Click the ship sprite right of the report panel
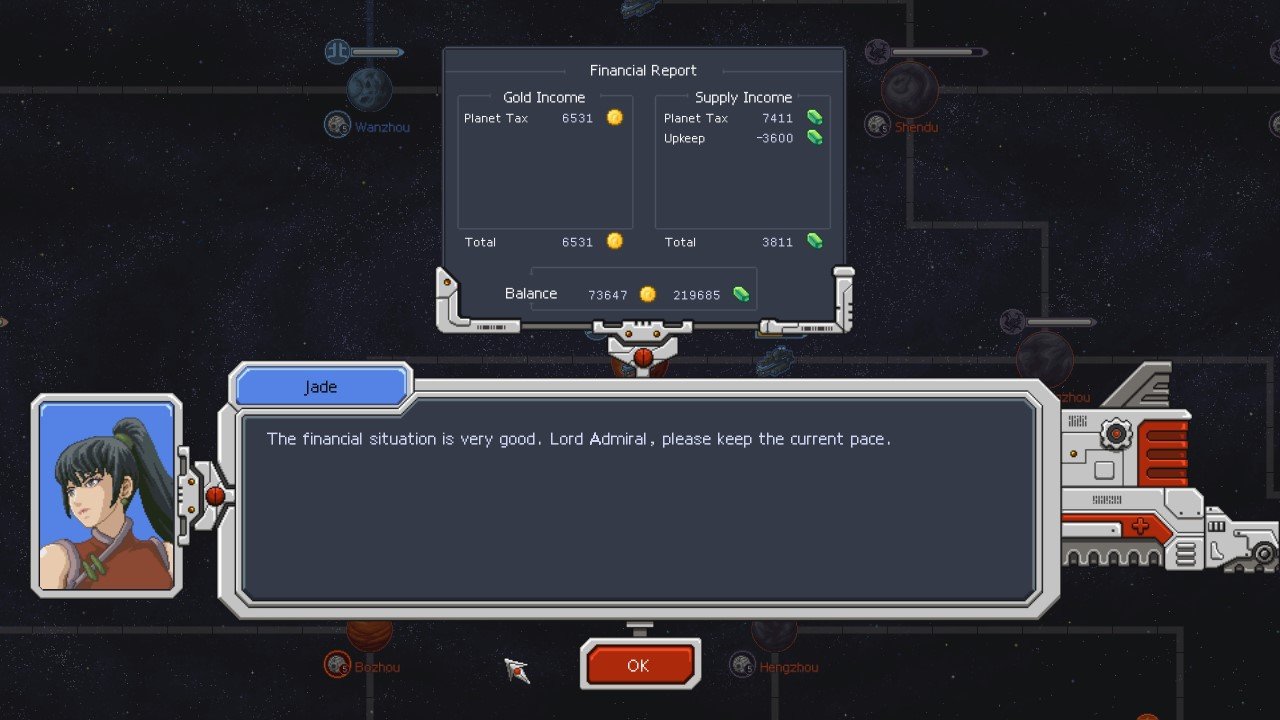The image size is (1280, 720). tap(775, 361)
